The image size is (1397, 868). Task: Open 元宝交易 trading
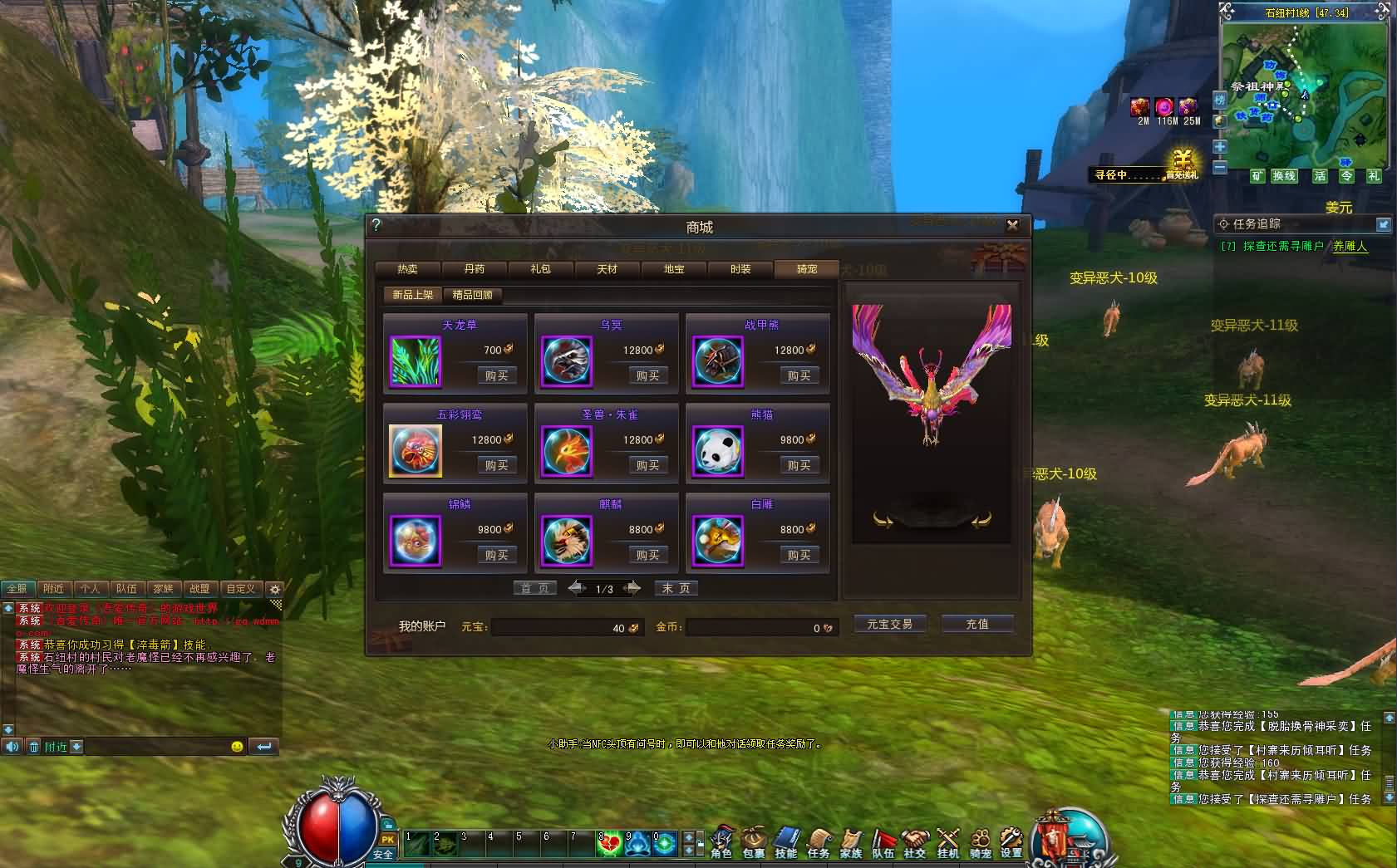889,624
